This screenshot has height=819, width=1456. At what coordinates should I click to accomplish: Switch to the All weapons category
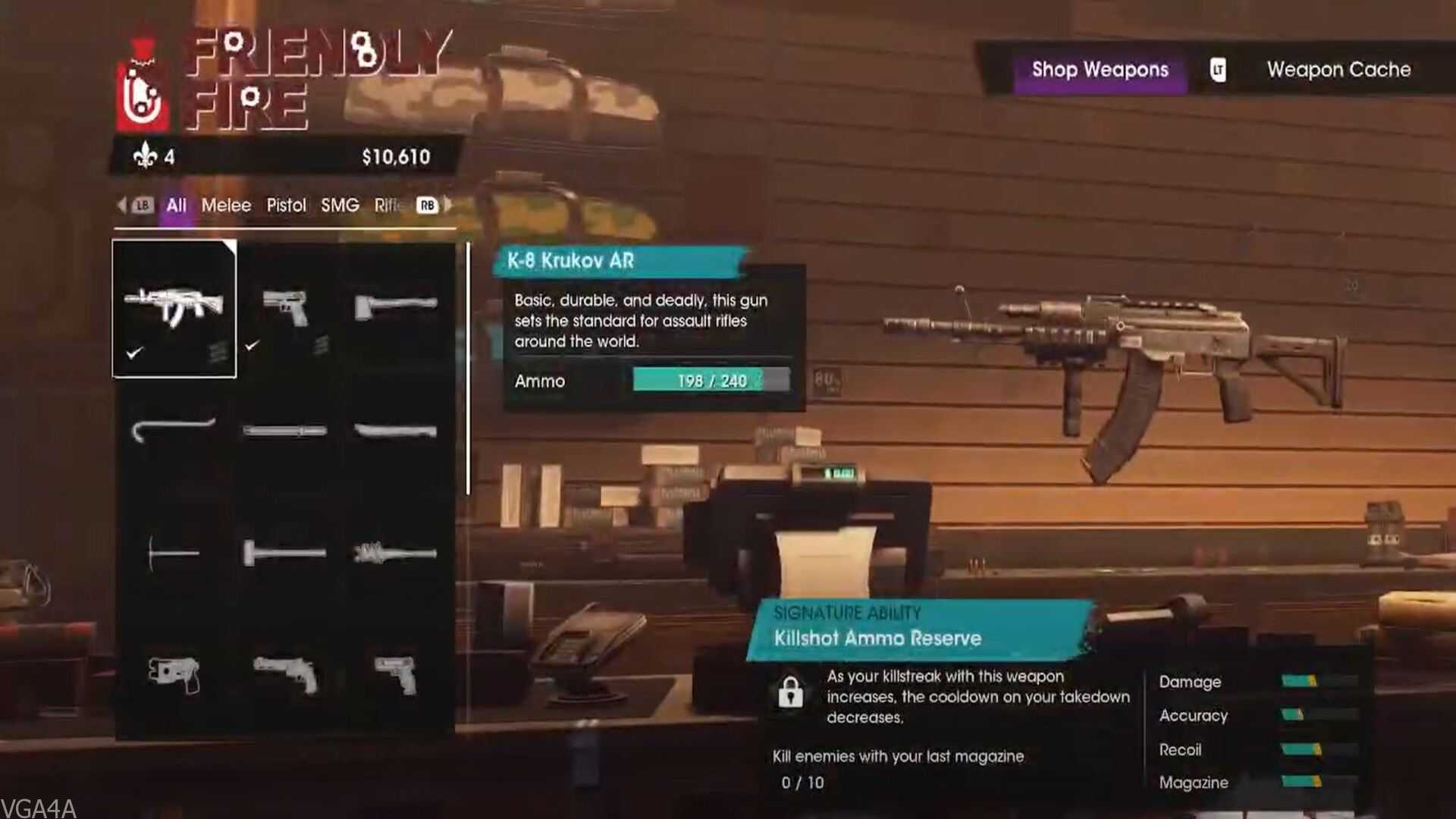pyautogui.click(x=176, y=206)
